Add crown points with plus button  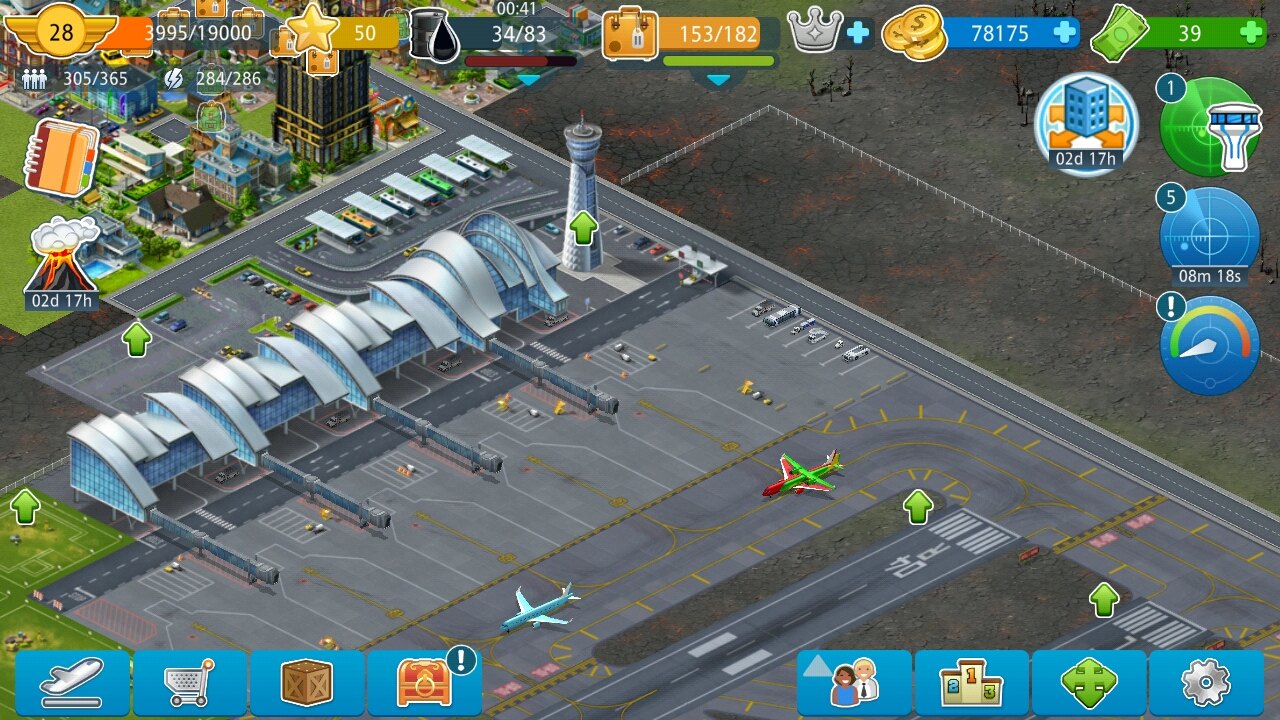coord(857,33)
